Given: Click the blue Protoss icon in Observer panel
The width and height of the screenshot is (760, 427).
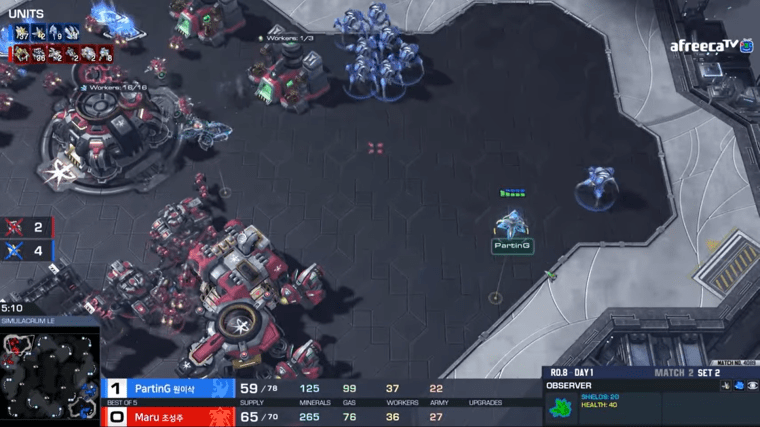Looking at the screenshot, I should (x=738, y=385).
